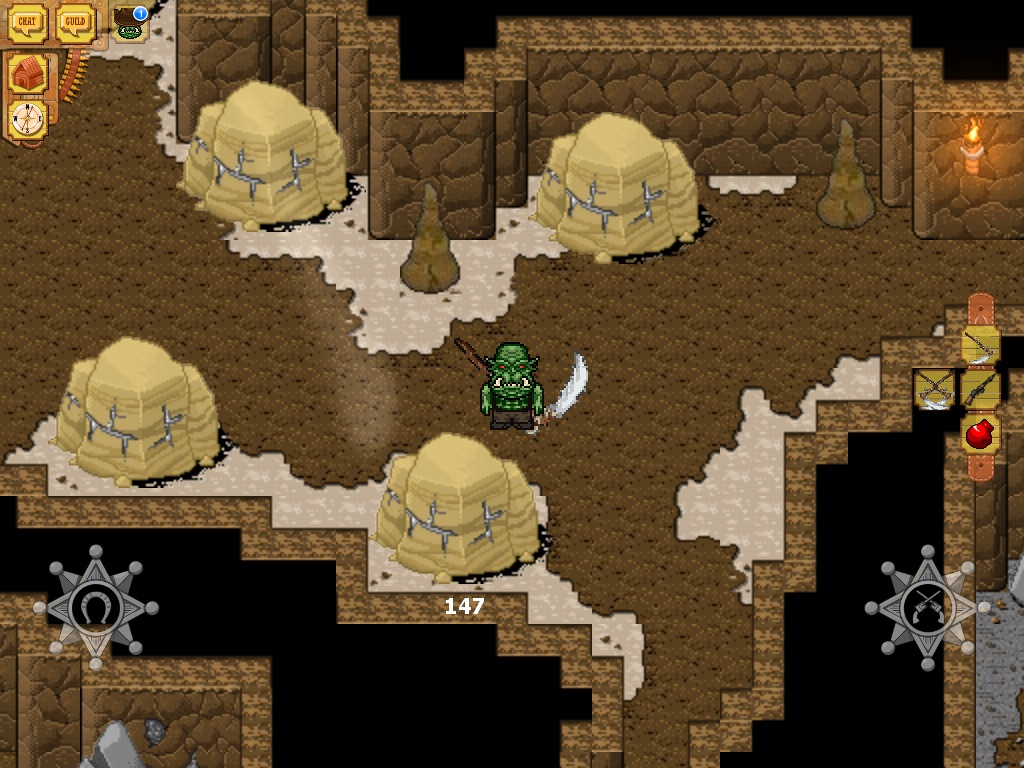
Task: Tap the horseshoe sheriff star button
Action: (x=96, y=607)
